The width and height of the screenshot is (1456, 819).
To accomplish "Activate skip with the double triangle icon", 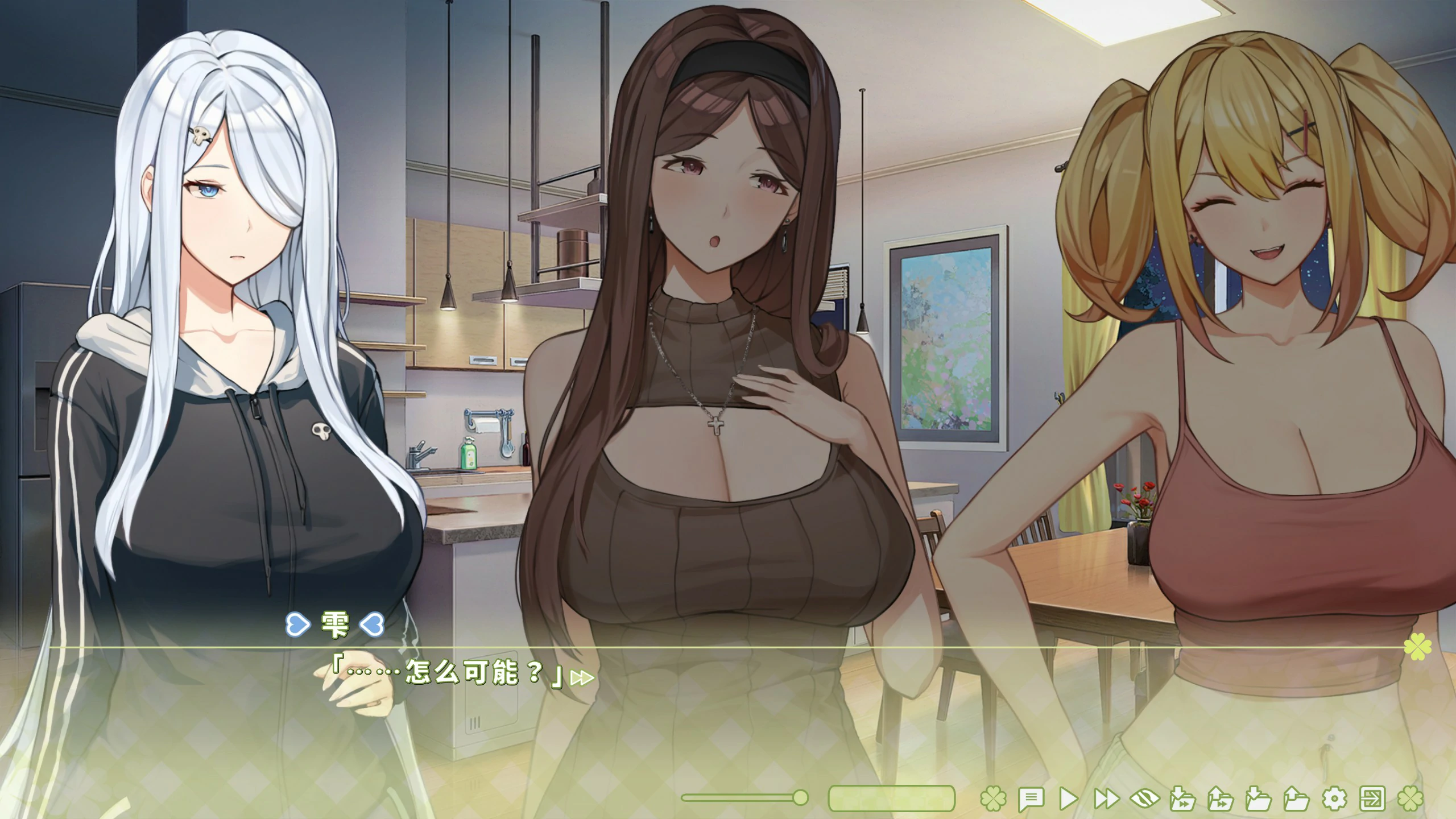I will pyautogui.click(x=1106, y=799).
